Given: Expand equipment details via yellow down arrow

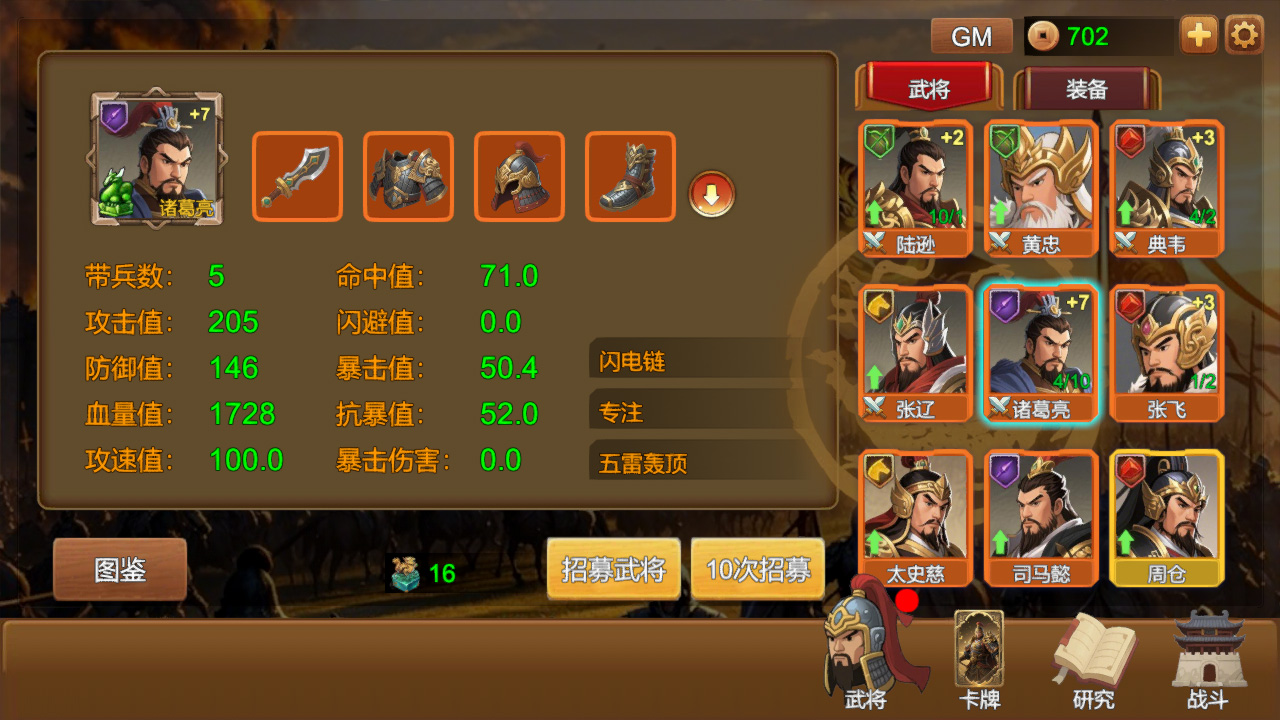Looking at the screenshot, I should click(713, 196).
